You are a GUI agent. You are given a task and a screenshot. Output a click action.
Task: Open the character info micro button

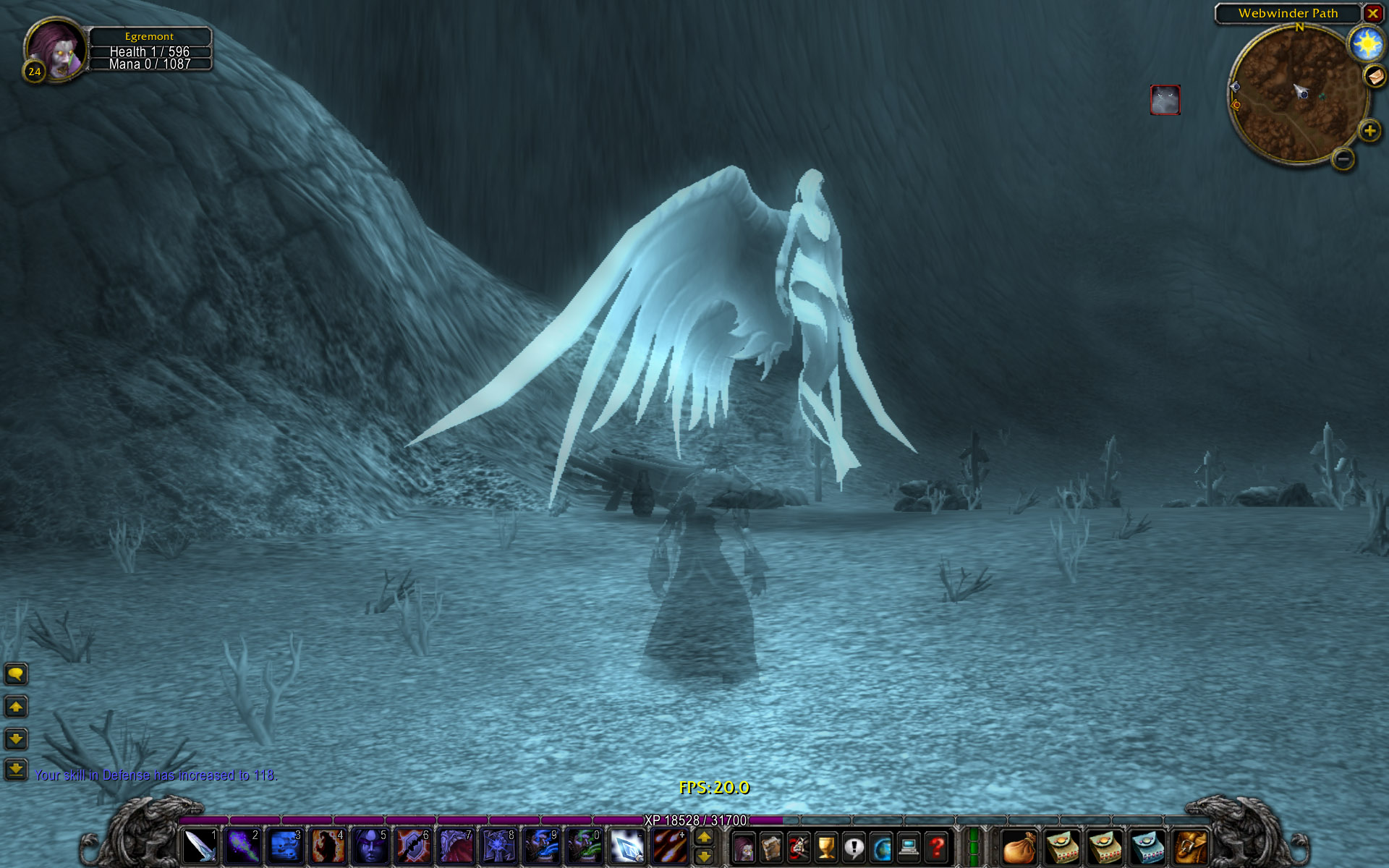(x=743, y=847)
